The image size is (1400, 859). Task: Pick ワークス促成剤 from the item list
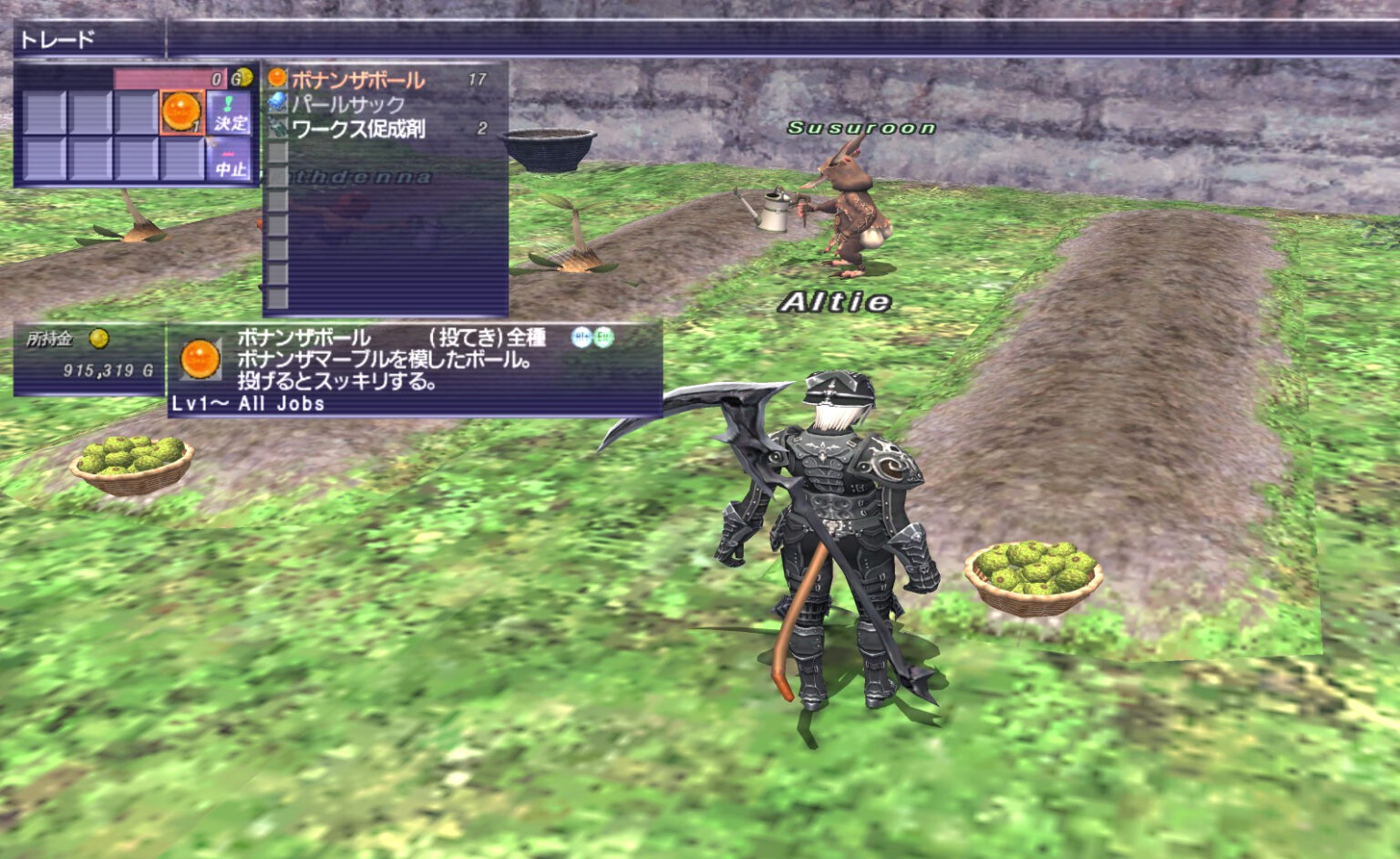click(x=358, y=129)
